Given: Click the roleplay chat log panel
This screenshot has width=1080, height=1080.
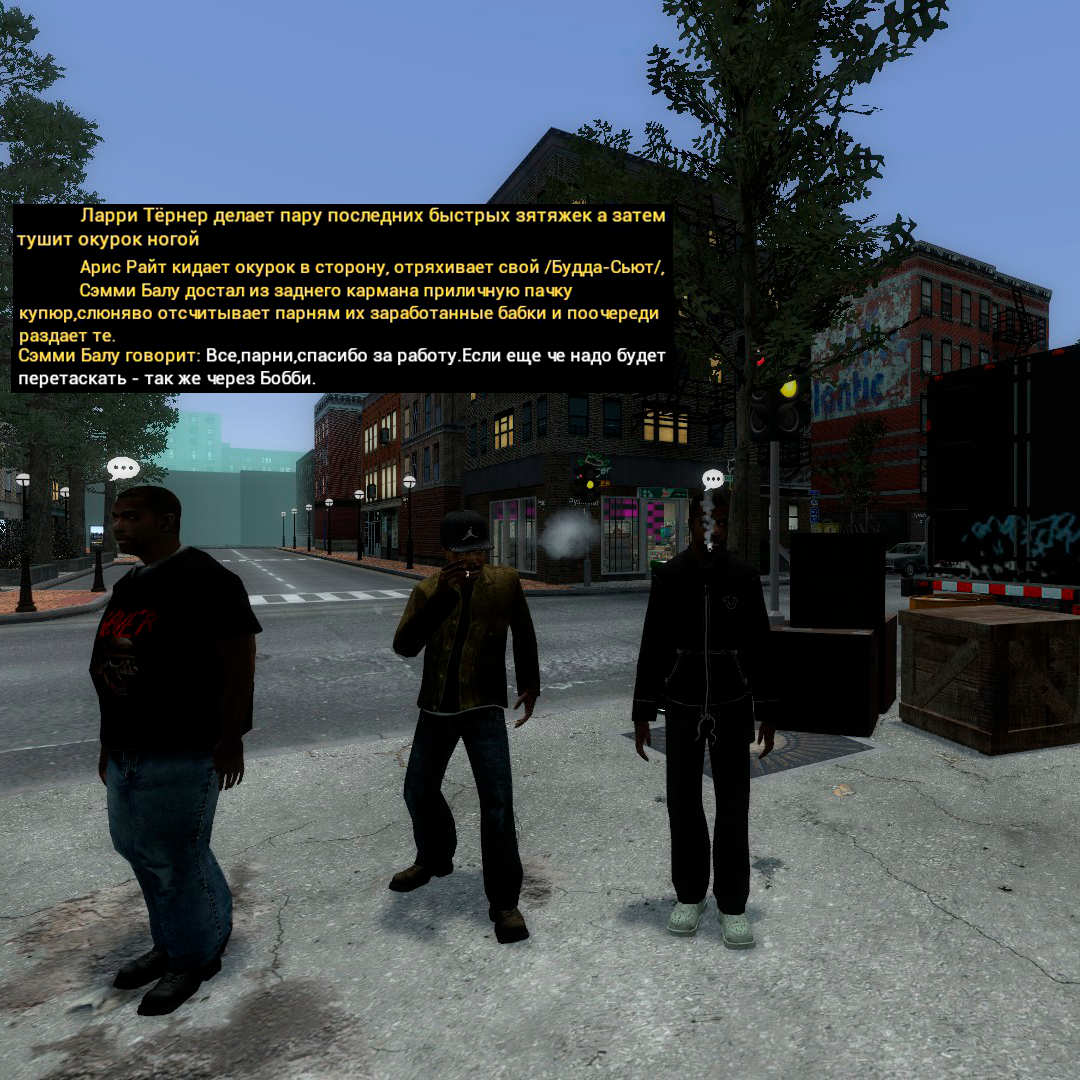Looking at the screenshot, I should click(x=341, y=298).
